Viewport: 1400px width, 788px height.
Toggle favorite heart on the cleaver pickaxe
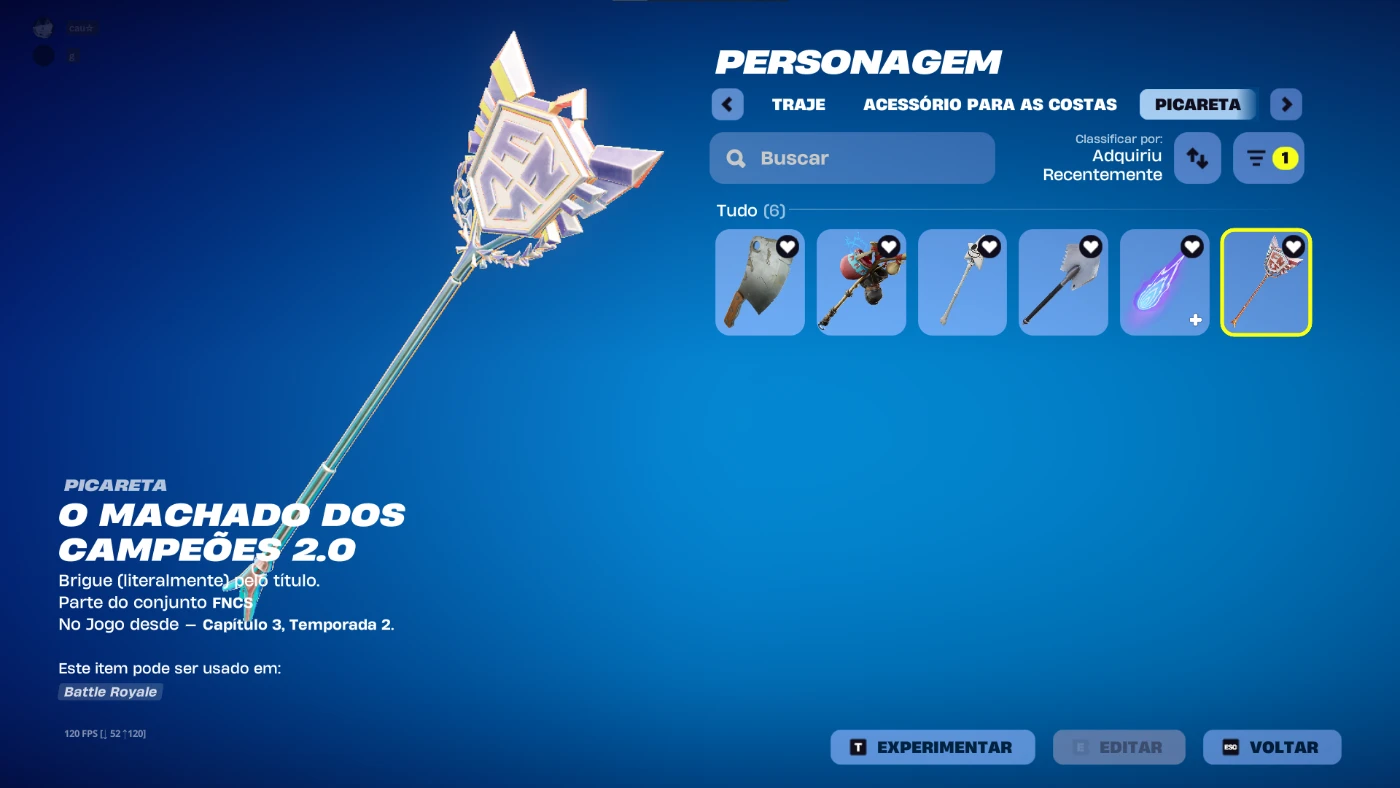(x=787, y=246)
